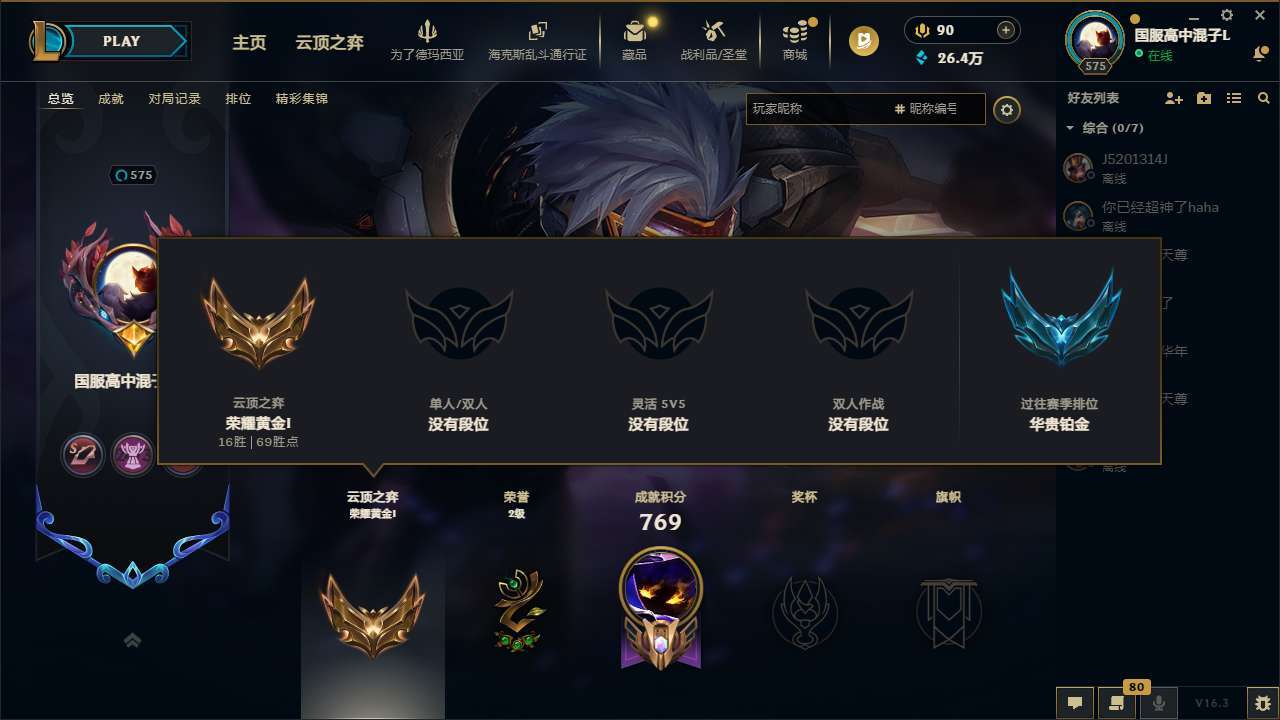Click the PLAY button
The height and width of the screenshot is (720, 1280).
(x=122, y=41)
